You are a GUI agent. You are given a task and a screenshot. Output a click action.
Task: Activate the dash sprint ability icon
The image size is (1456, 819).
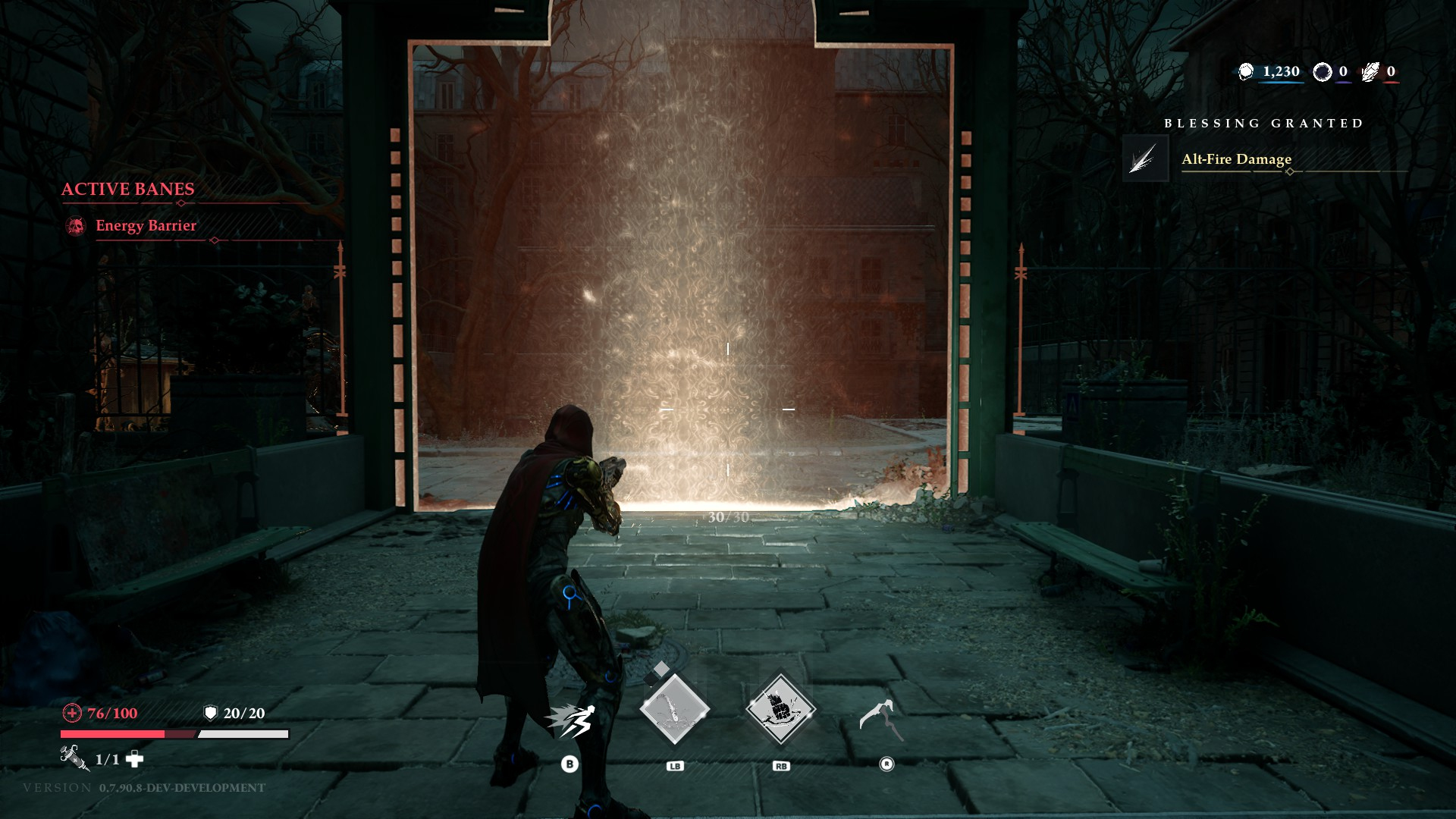pos(571,721)
